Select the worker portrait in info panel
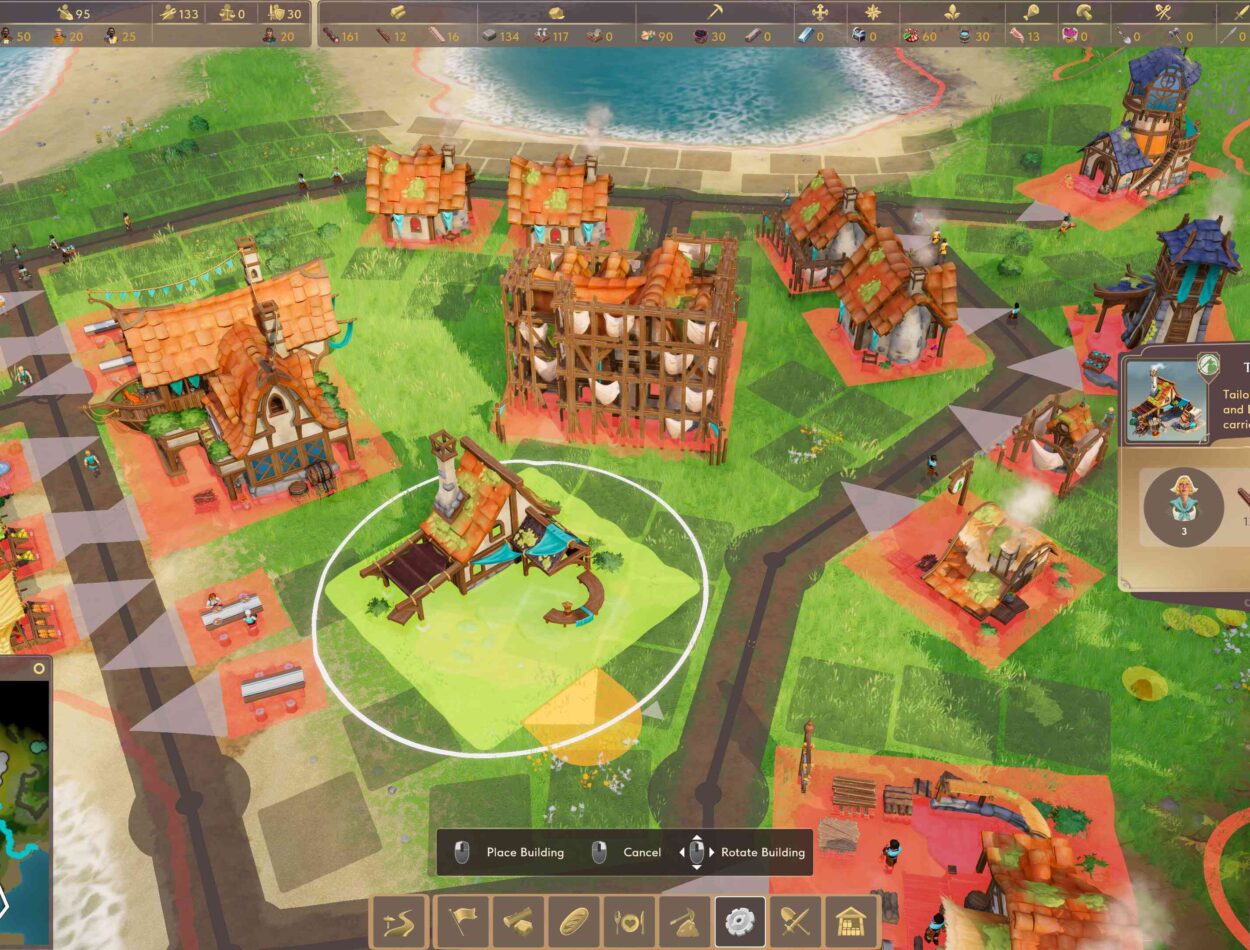 tap(1183, 500)
